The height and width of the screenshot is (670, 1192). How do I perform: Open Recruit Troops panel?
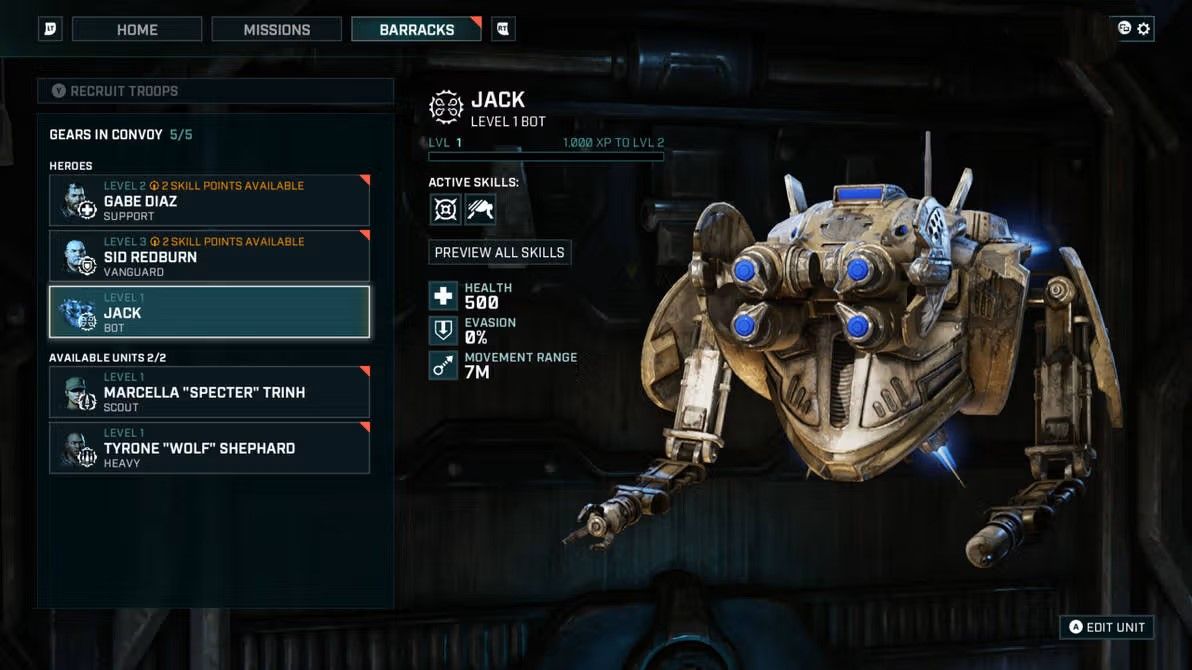pyautogui.click(x=215, y=91)
